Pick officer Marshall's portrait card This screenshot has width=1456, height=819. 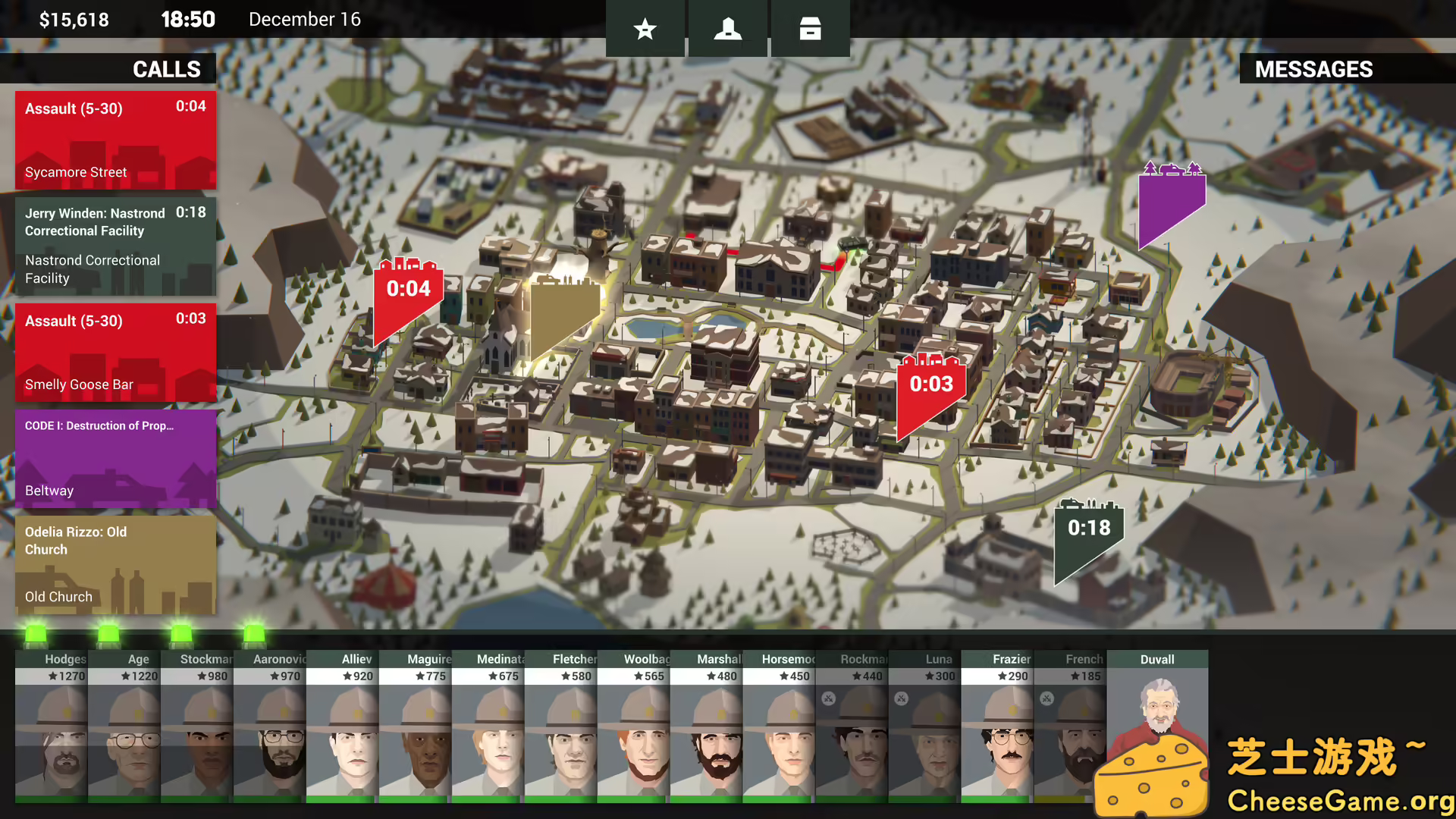(x=706, y=726)
